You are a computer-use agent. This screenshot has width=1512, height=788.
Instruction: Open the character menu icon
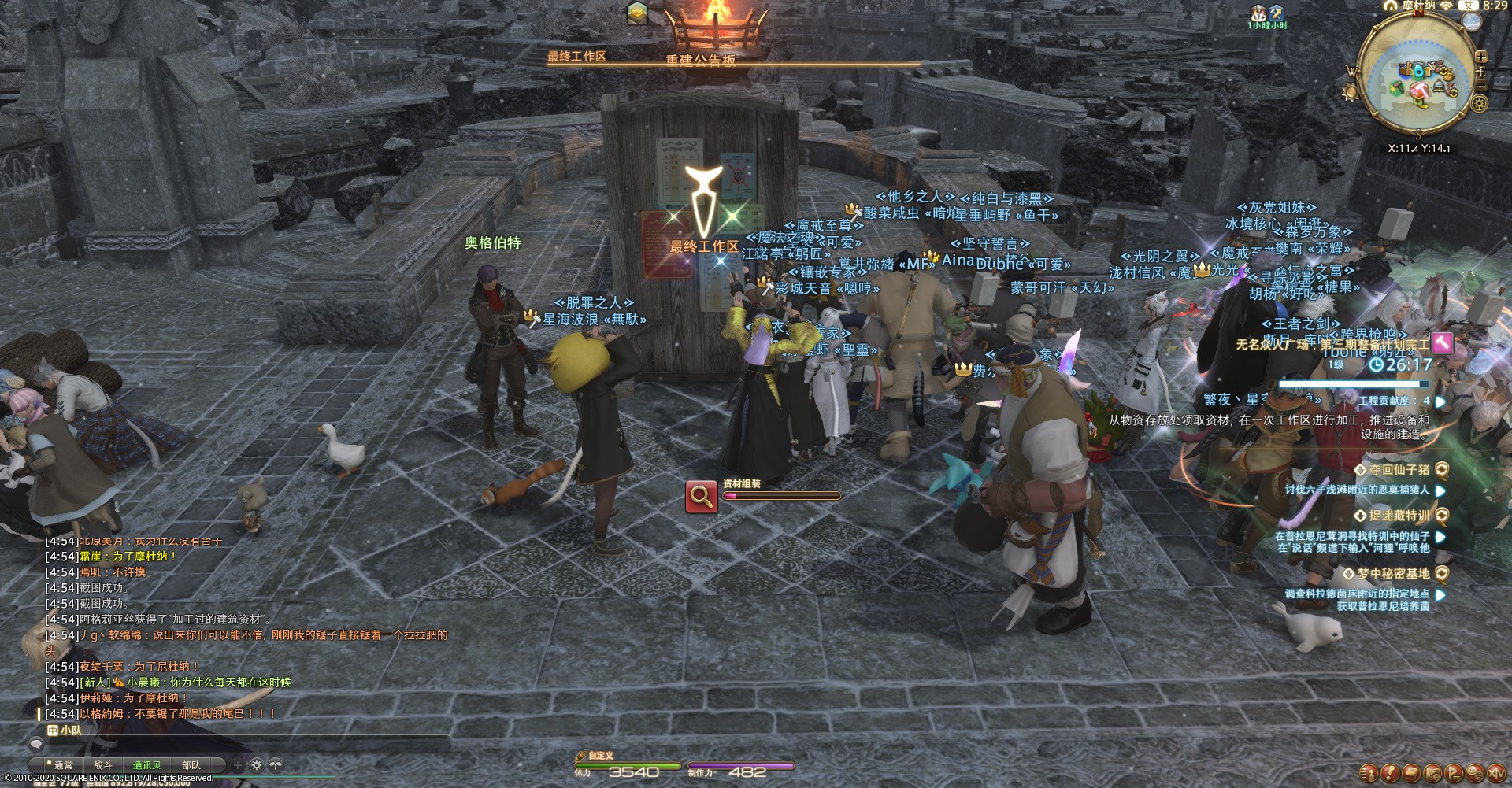point(1369,773)
